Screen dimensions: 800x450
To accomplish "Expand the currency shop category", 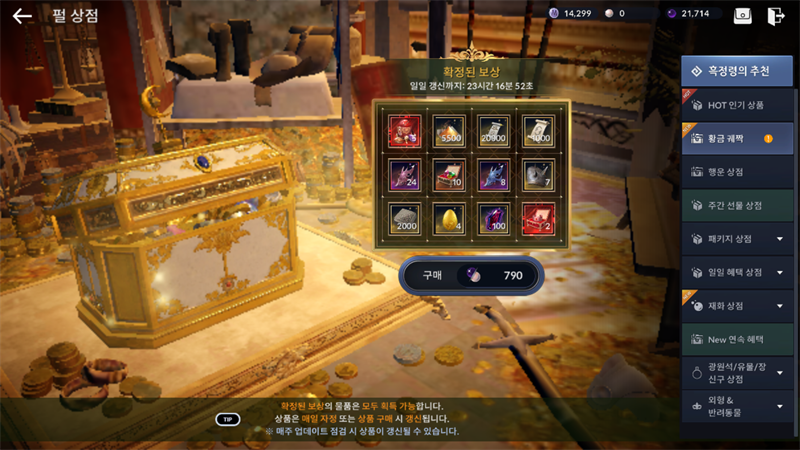I will pos(737,305).
